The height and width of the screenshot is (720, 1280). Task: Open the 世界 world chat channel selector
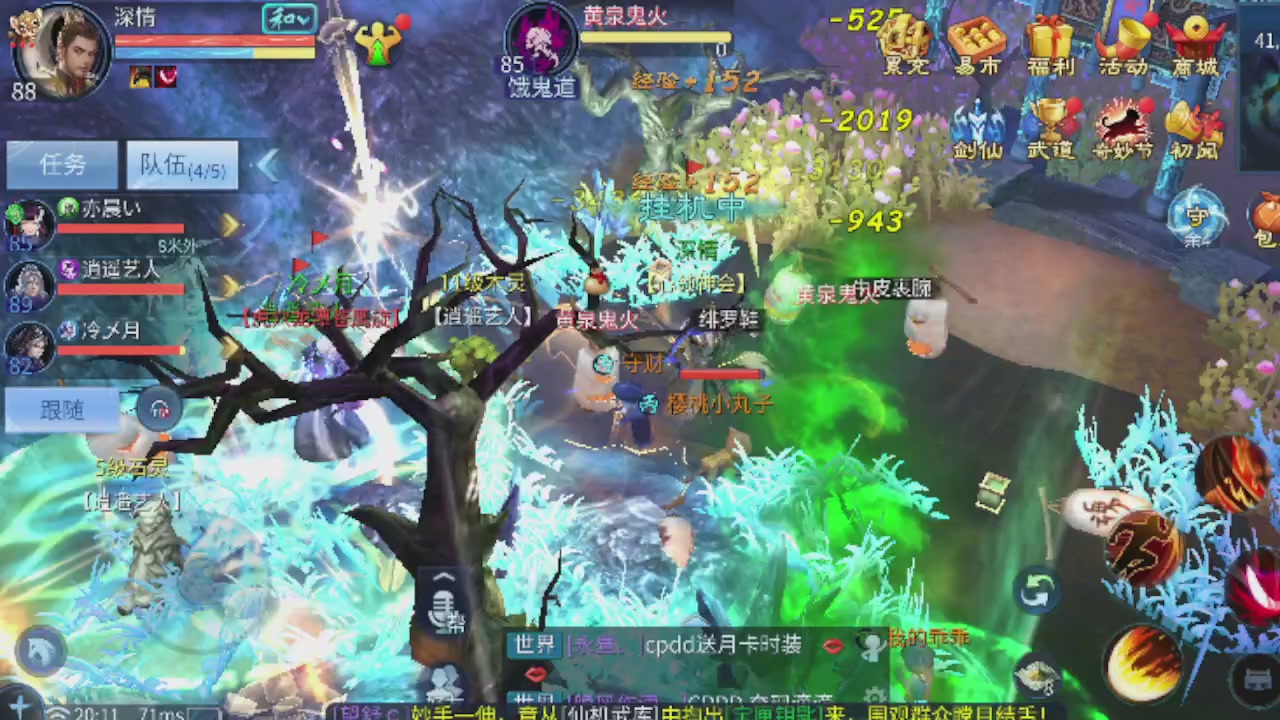[533, 646]
